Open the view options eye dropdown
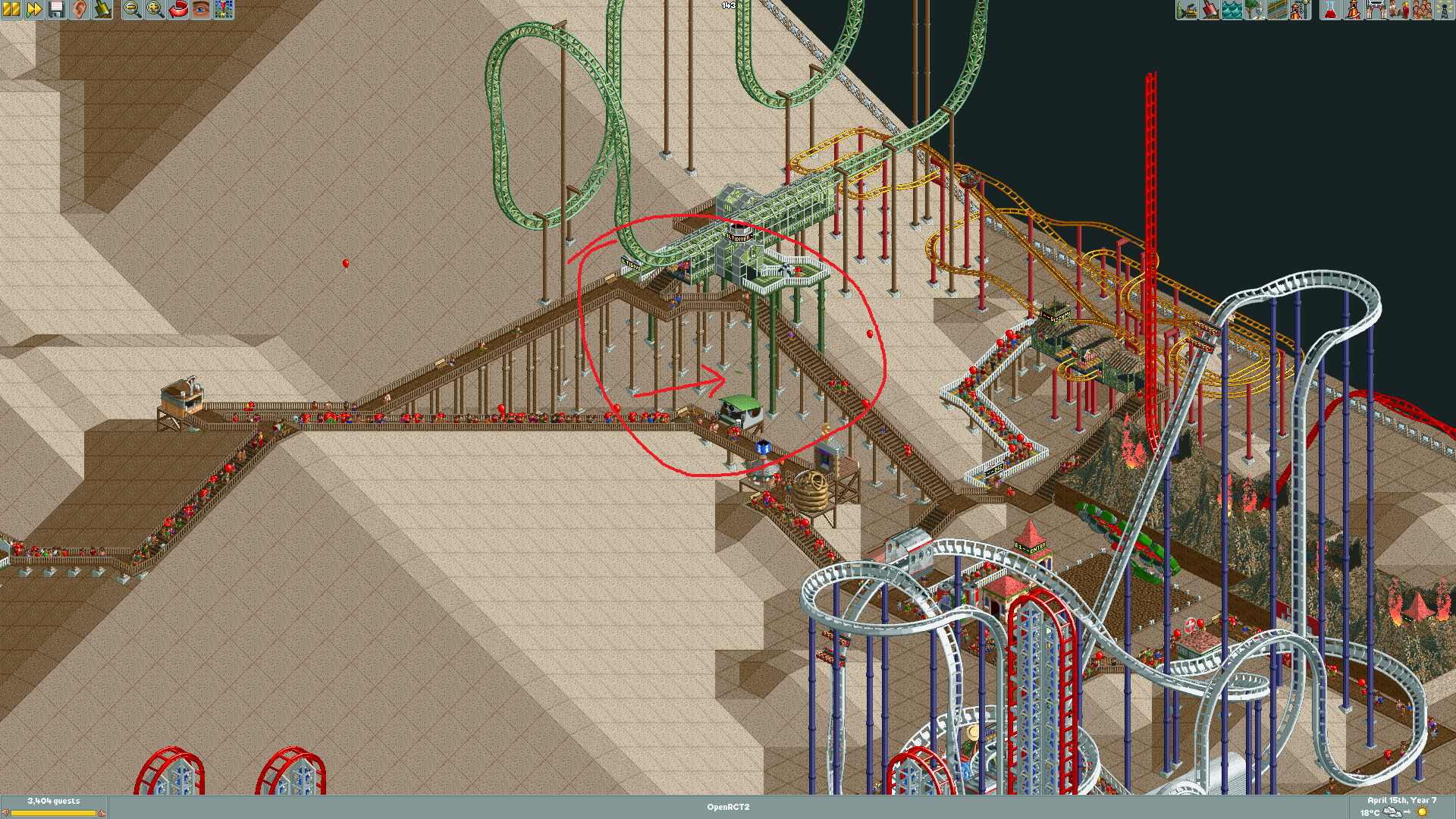Viewport: 1456px width, 819px height. 202,10
